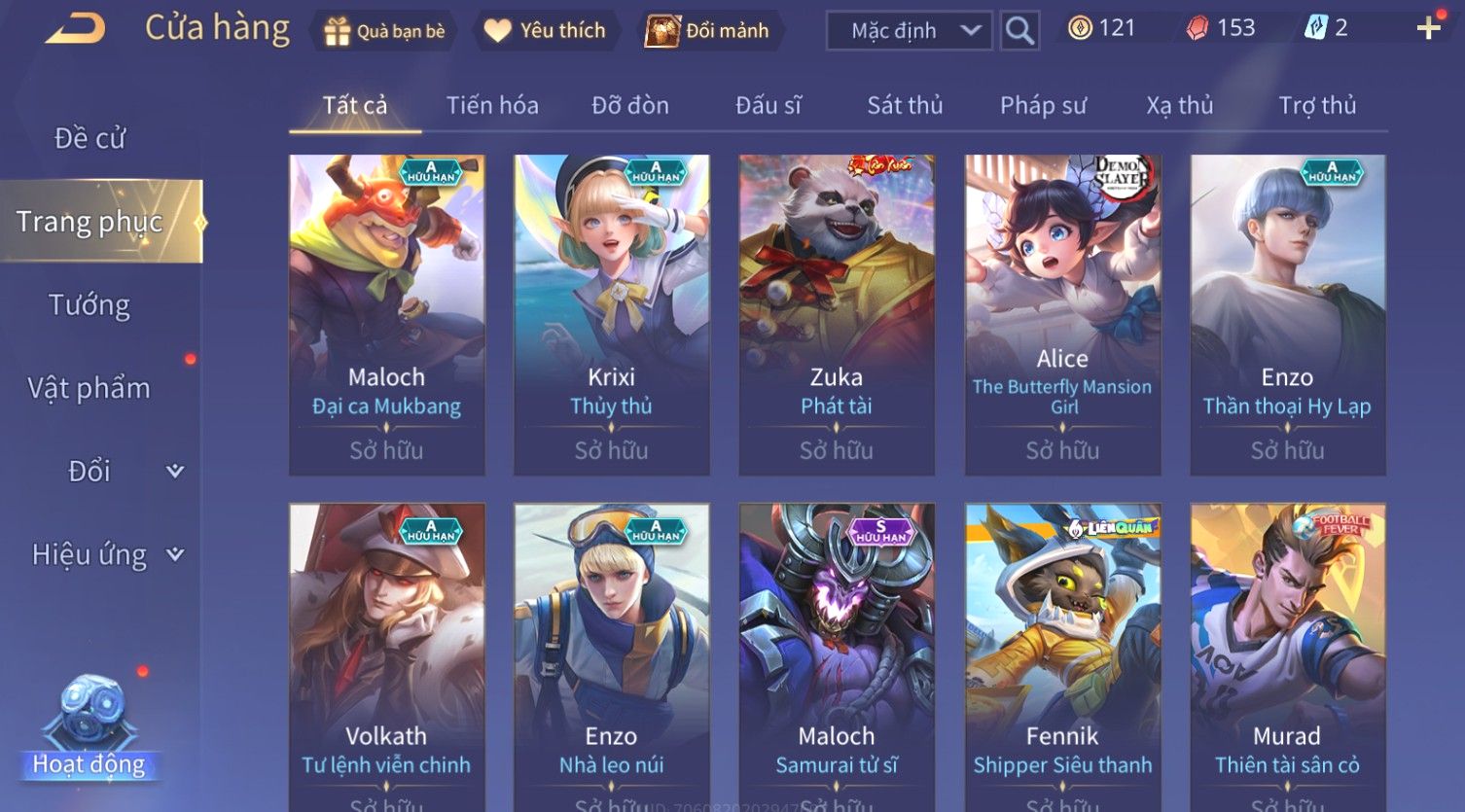Go to the Vật phẩm section
The height and width of the screenshot is (812, 1465).
pyautogui.click(x=89, y=388)
